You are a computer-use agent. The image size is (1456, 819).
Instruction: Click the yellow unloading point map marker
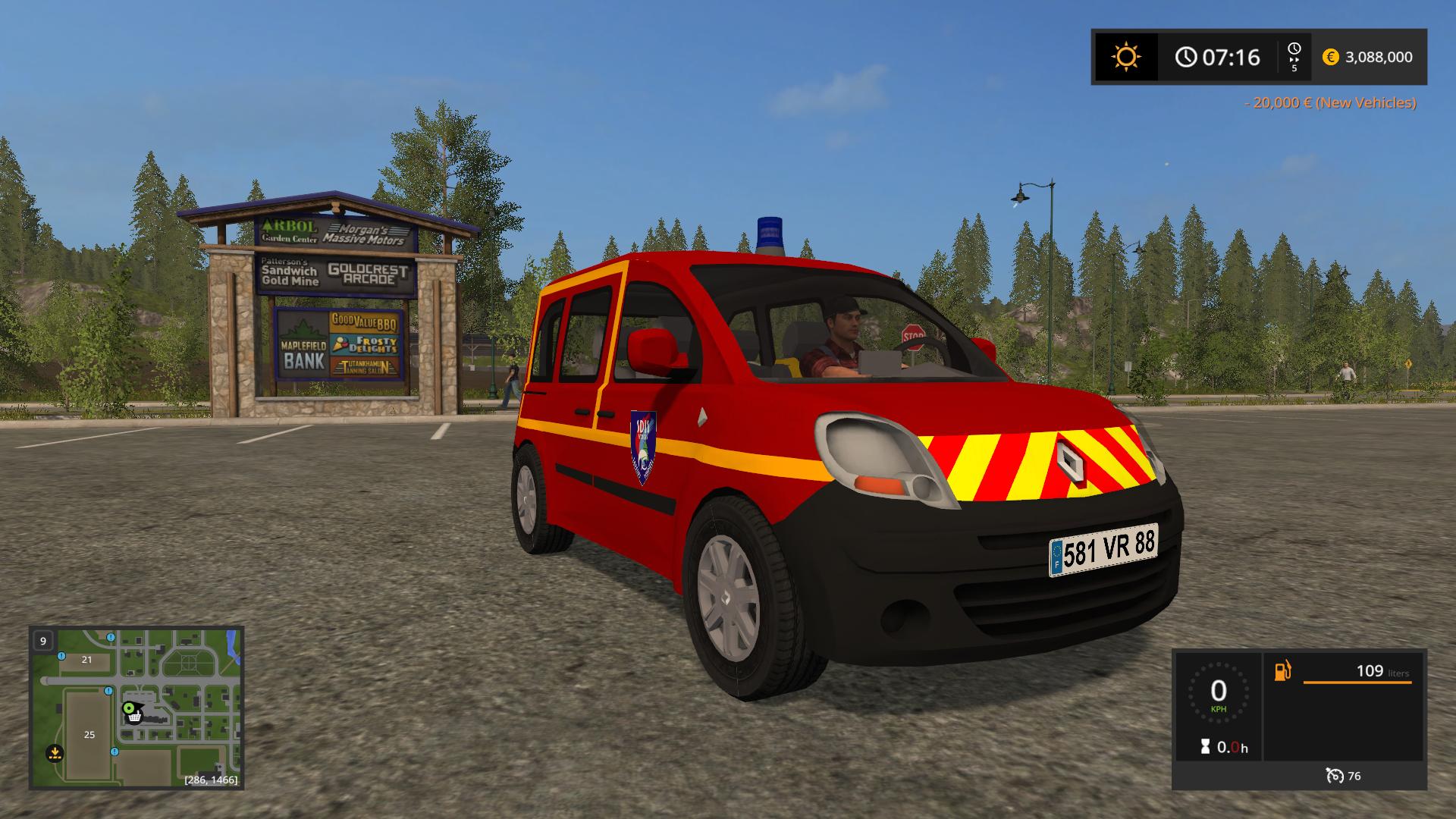click(54, 753)
